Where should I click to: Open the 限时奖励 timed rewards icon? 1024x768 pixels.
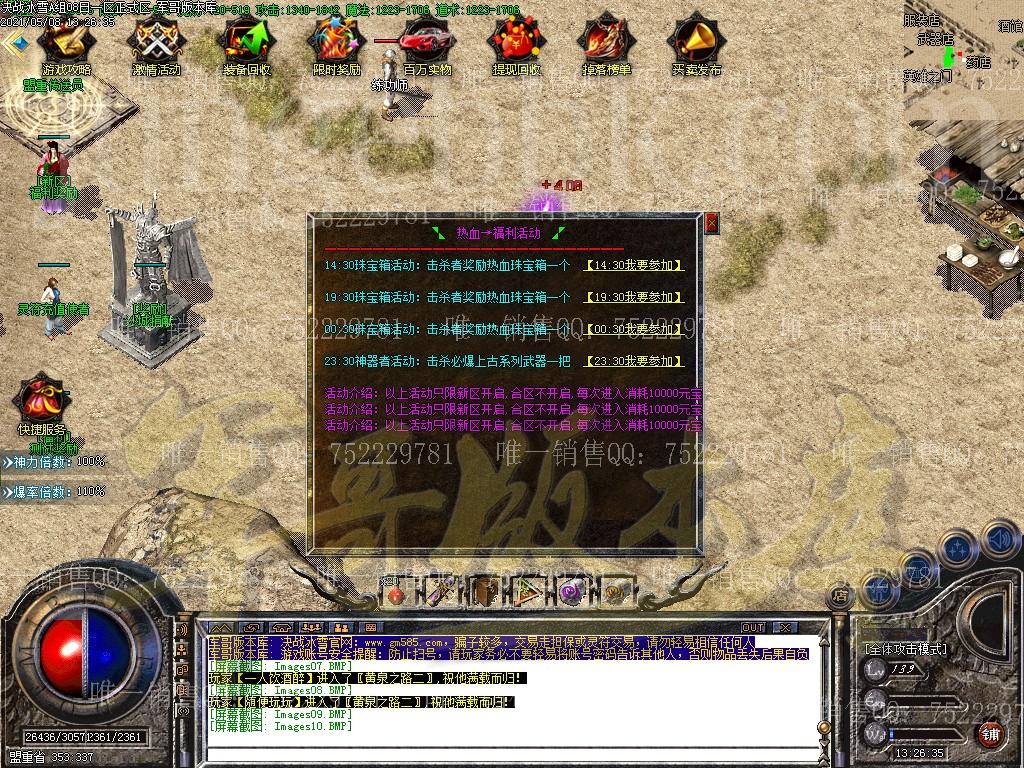[336, 44]
